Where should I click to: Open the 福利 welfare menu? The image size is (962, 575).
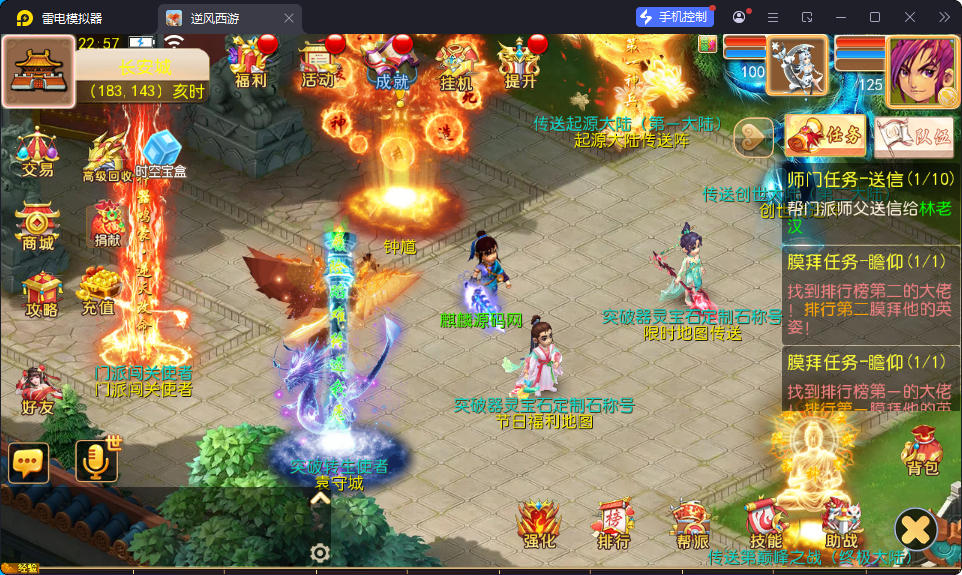250,62
